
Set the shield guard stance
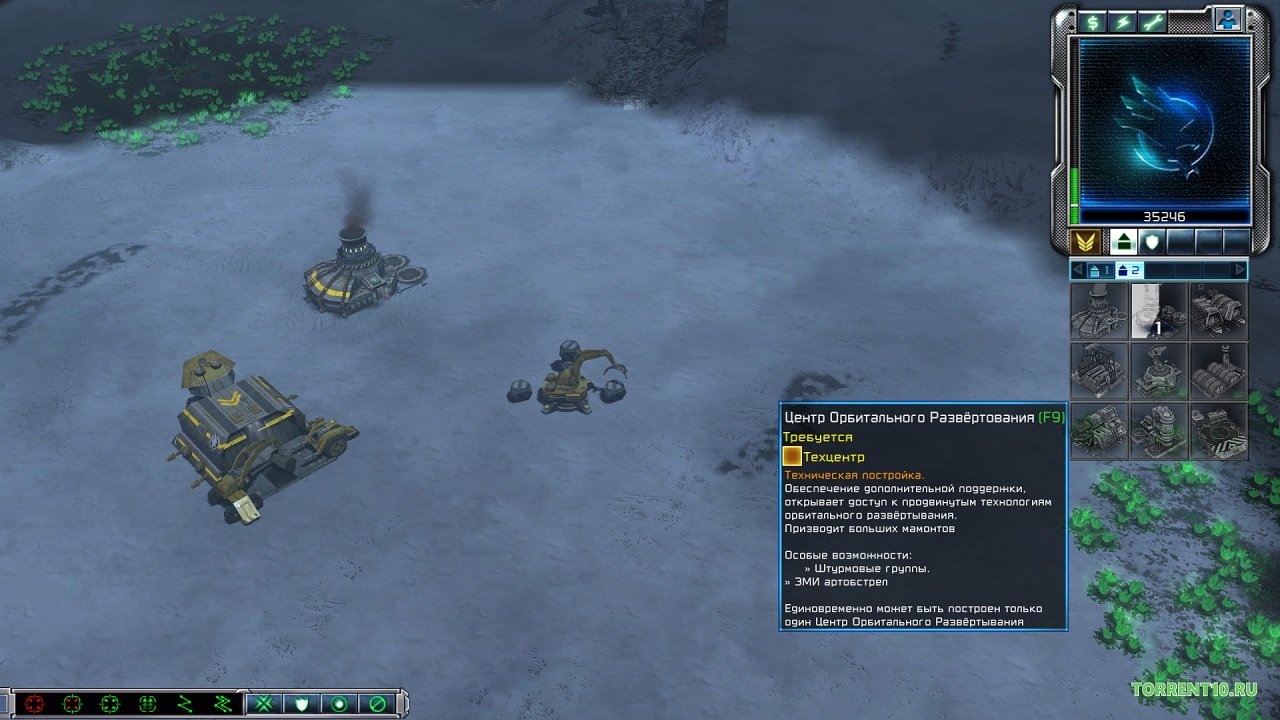pyautogui.click(x=301, y=704)
